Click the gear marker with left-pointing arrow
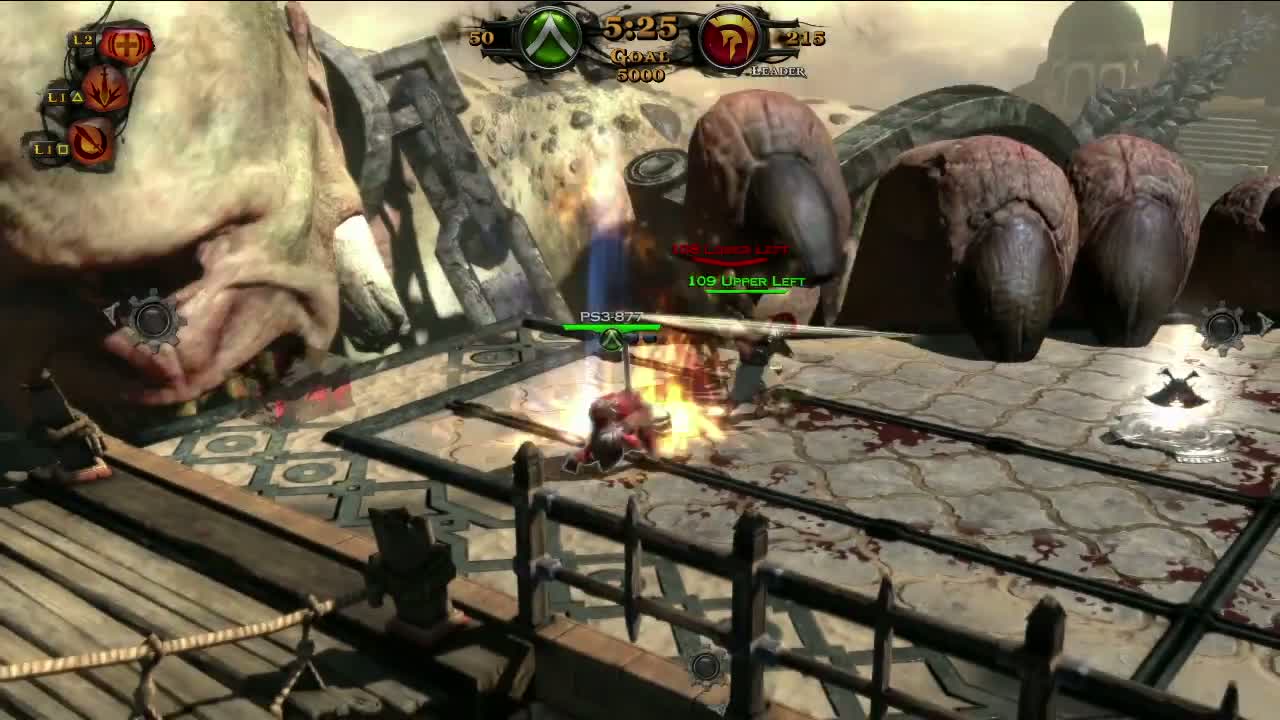 [151, 320]
